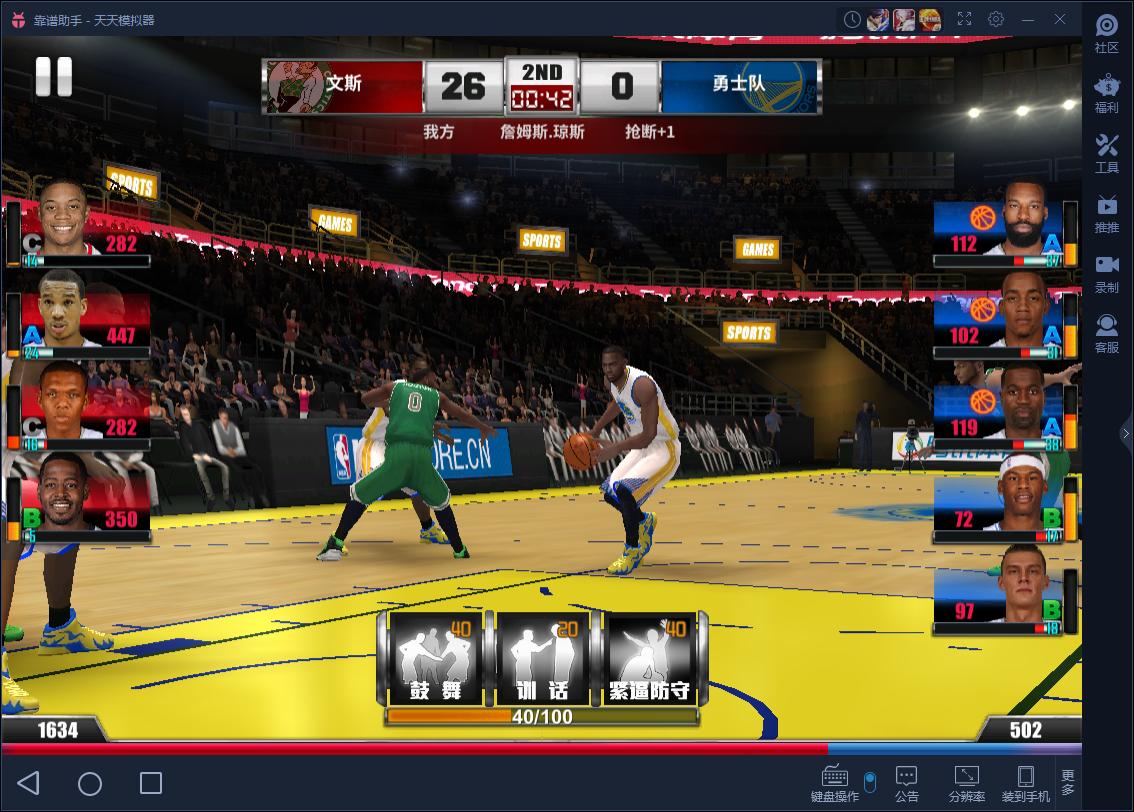This screenshot has height=812, width=1134.
Task: Select opponent player card rated 112
Action: click(x=997, y=229)
